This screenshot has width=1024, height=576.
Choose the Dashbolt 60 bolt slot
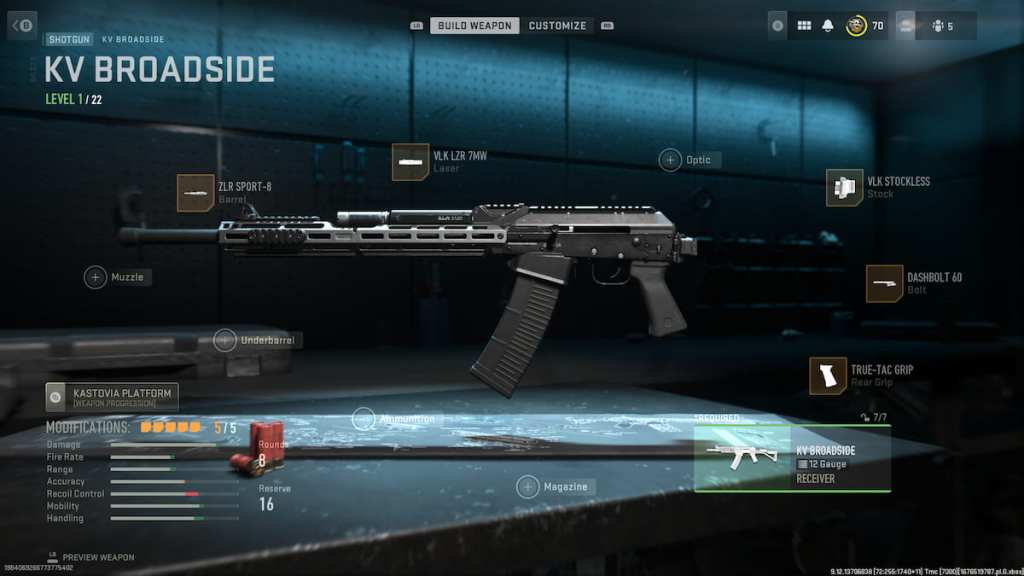[x=885, y=283]
